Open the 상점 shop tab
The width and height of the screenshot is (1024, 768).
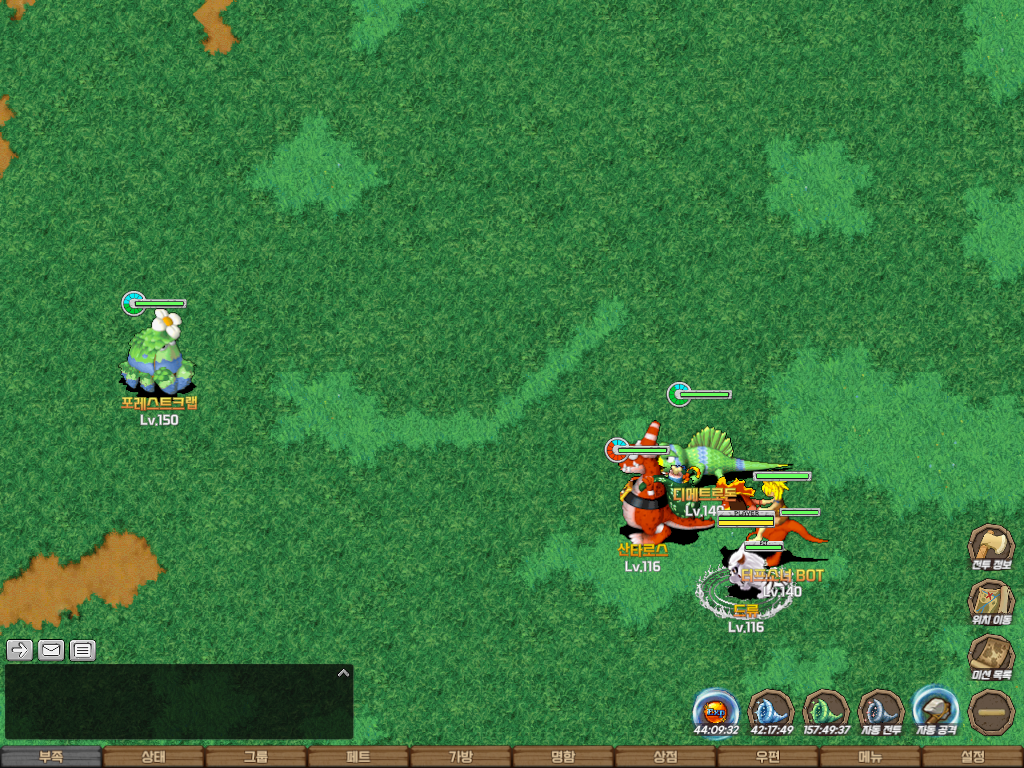[x=665, y=757]
